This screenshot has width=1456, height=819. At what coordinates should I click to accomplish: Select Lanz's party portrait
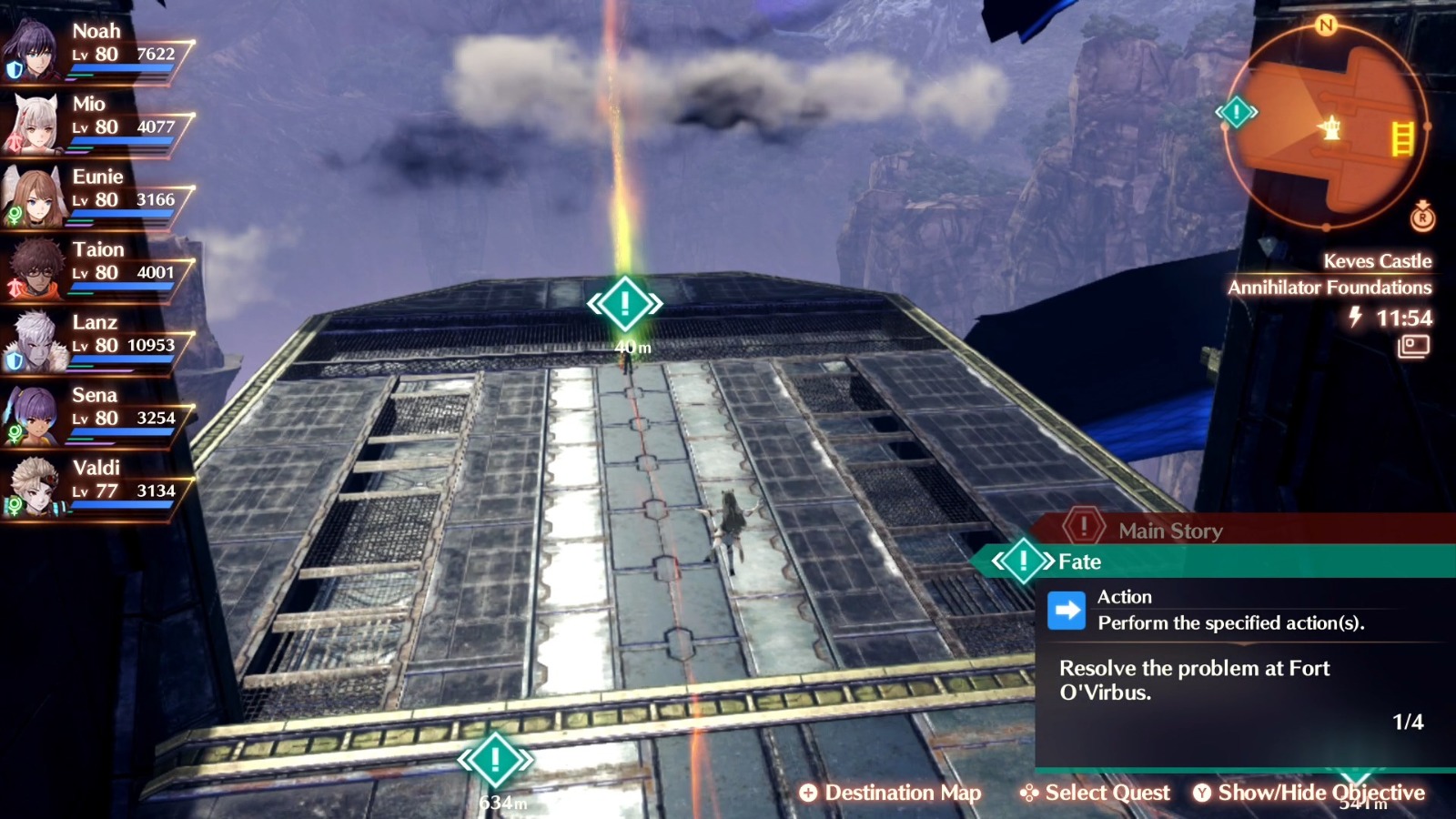tap(35, 342)
